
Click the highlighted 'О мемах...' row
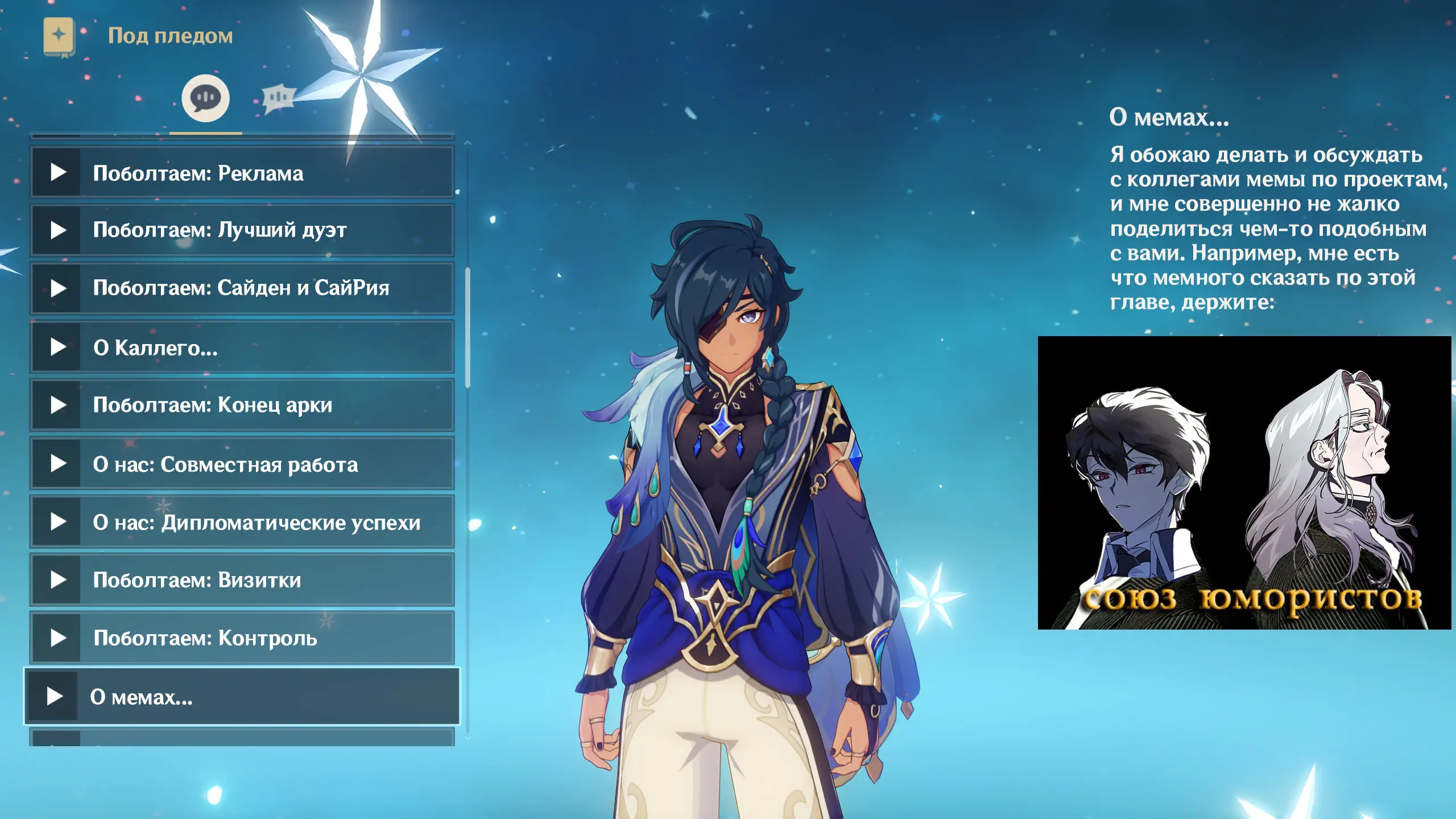[x=242, y=696]
